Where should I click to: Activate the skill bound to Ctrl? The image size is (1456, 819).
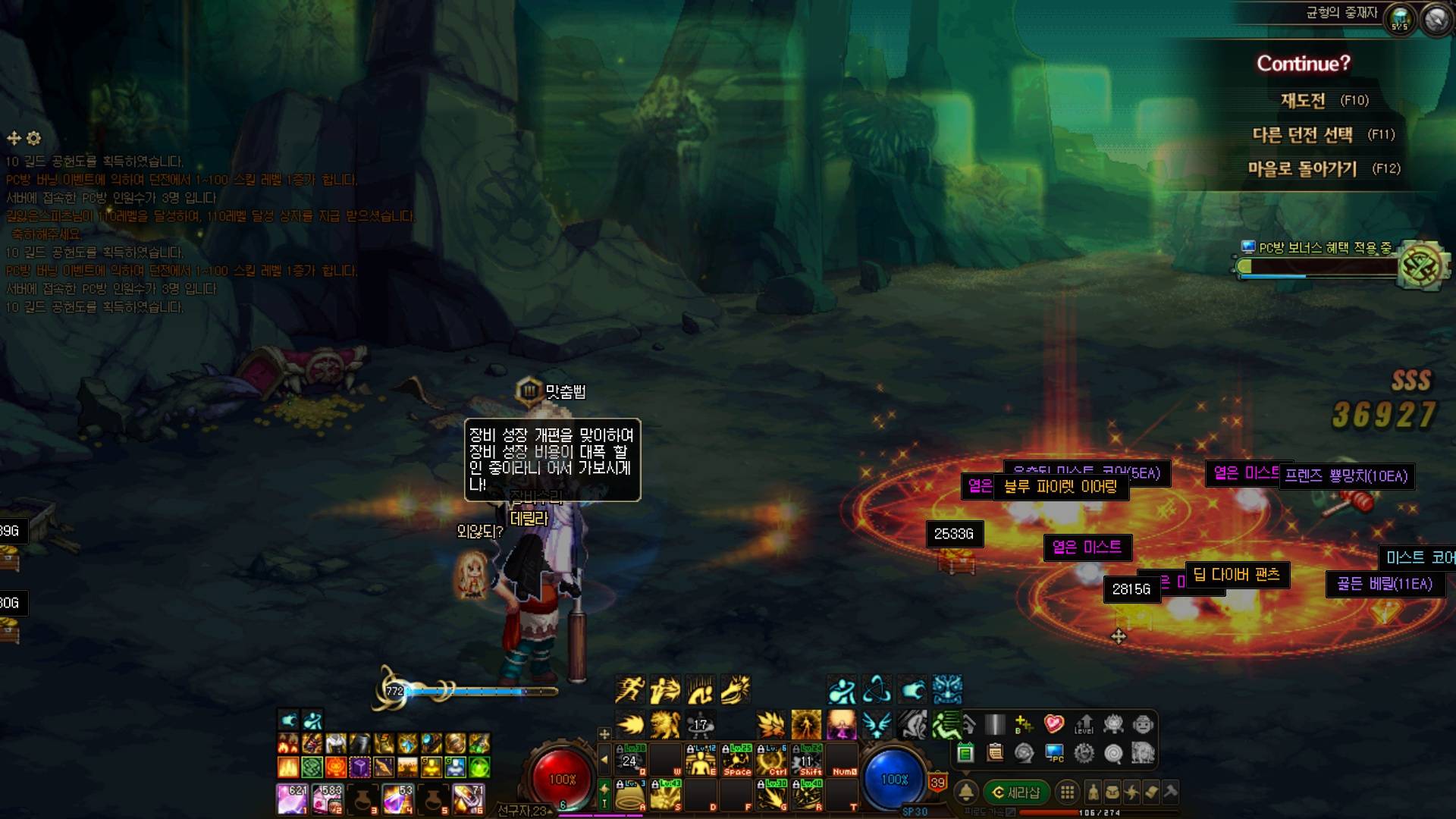(772, 759)
